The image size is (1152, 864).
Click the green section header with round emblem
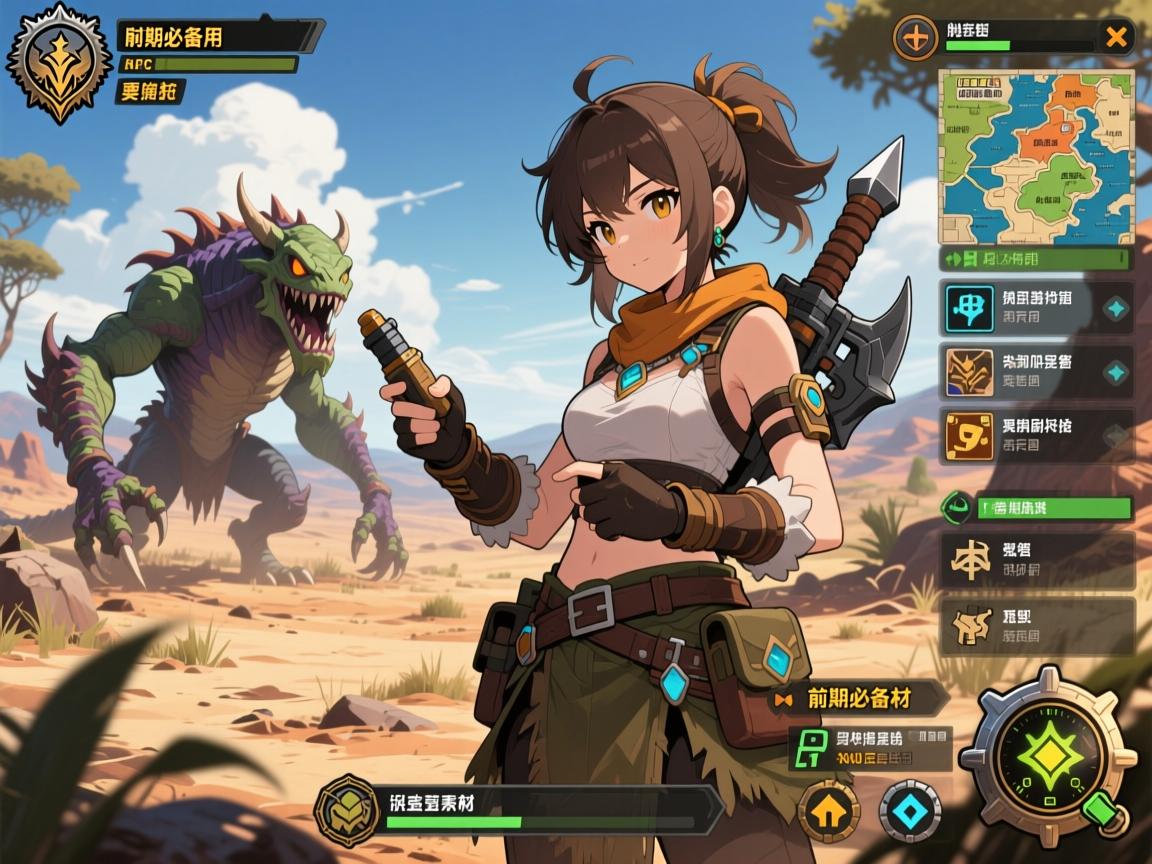[1037, 507]
